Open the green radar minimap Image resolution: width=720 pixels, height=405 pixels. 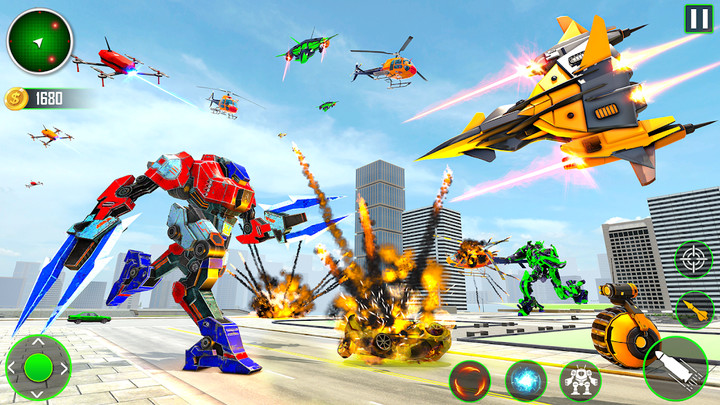pyautogui.click(x=40, y=41)
